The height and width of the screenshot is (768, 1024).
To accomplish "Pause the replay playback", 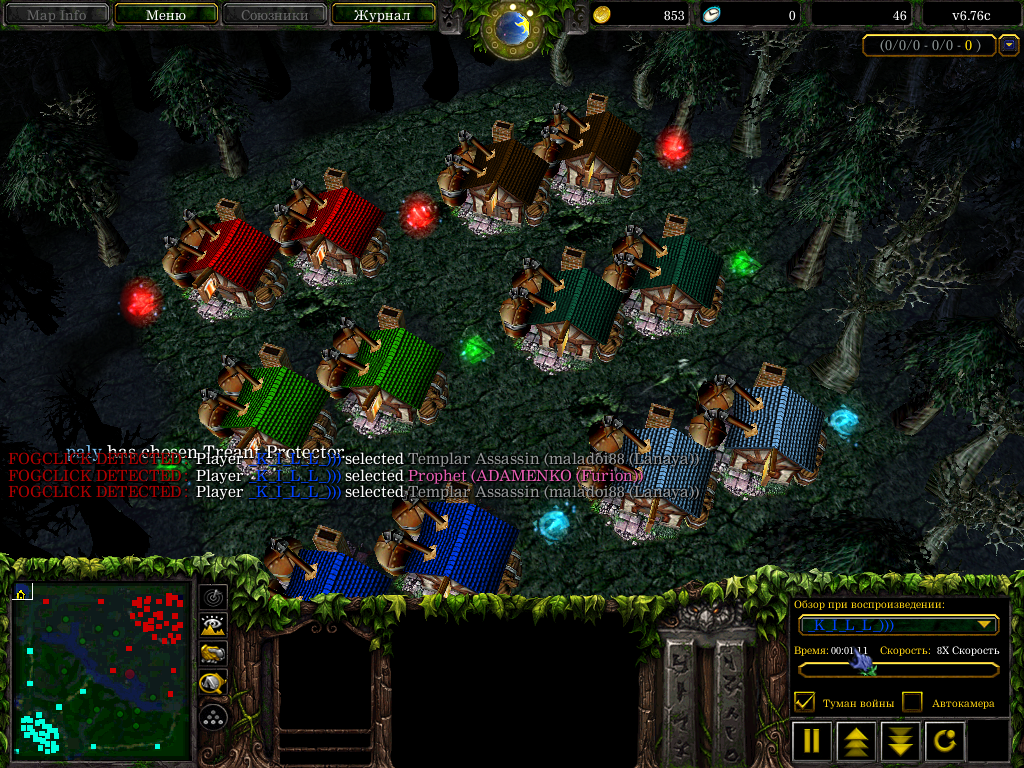I will pyautogui.click(x=812, y=741).
